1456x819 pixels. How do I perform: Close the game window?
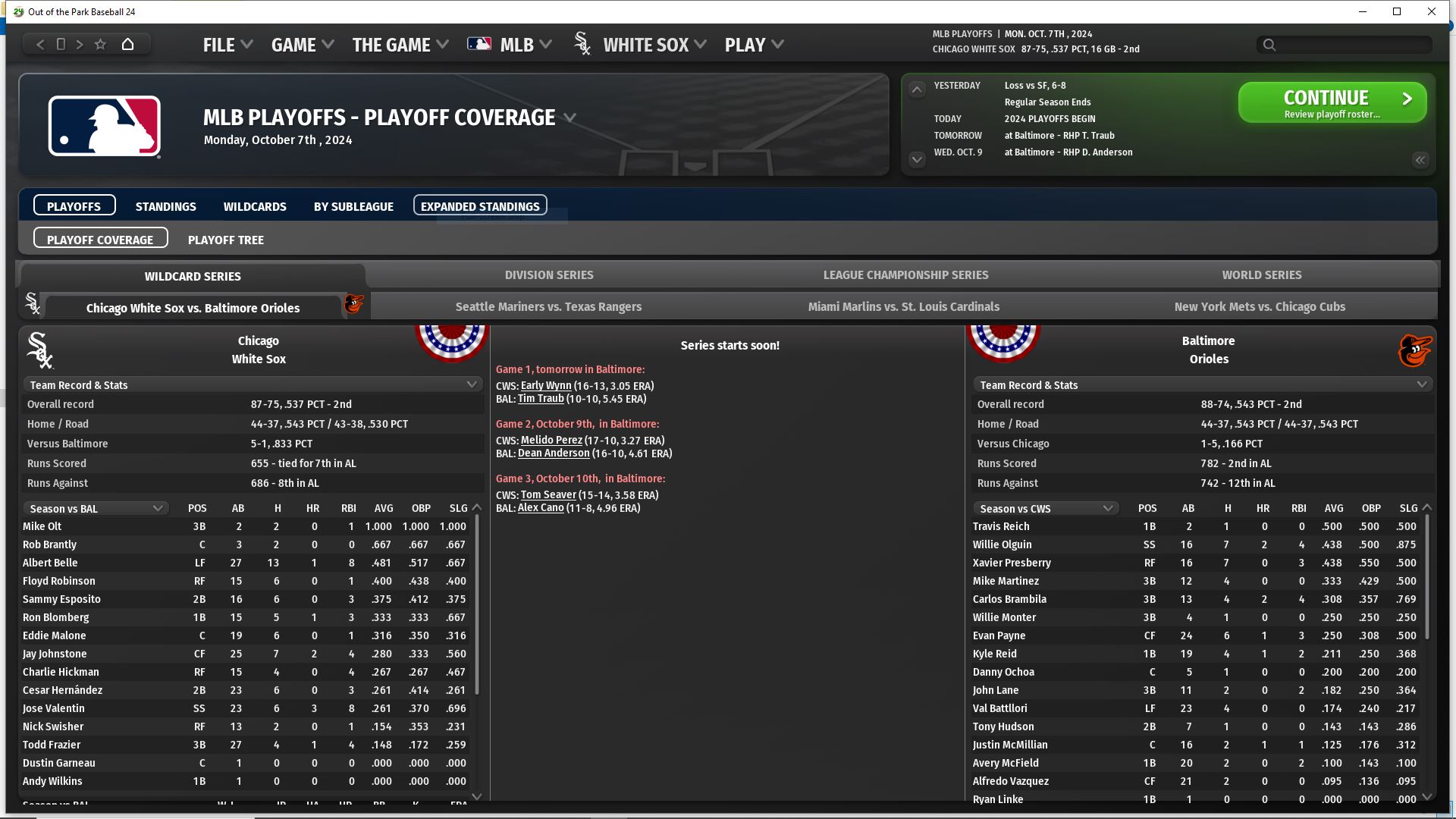coord(1432,11)
